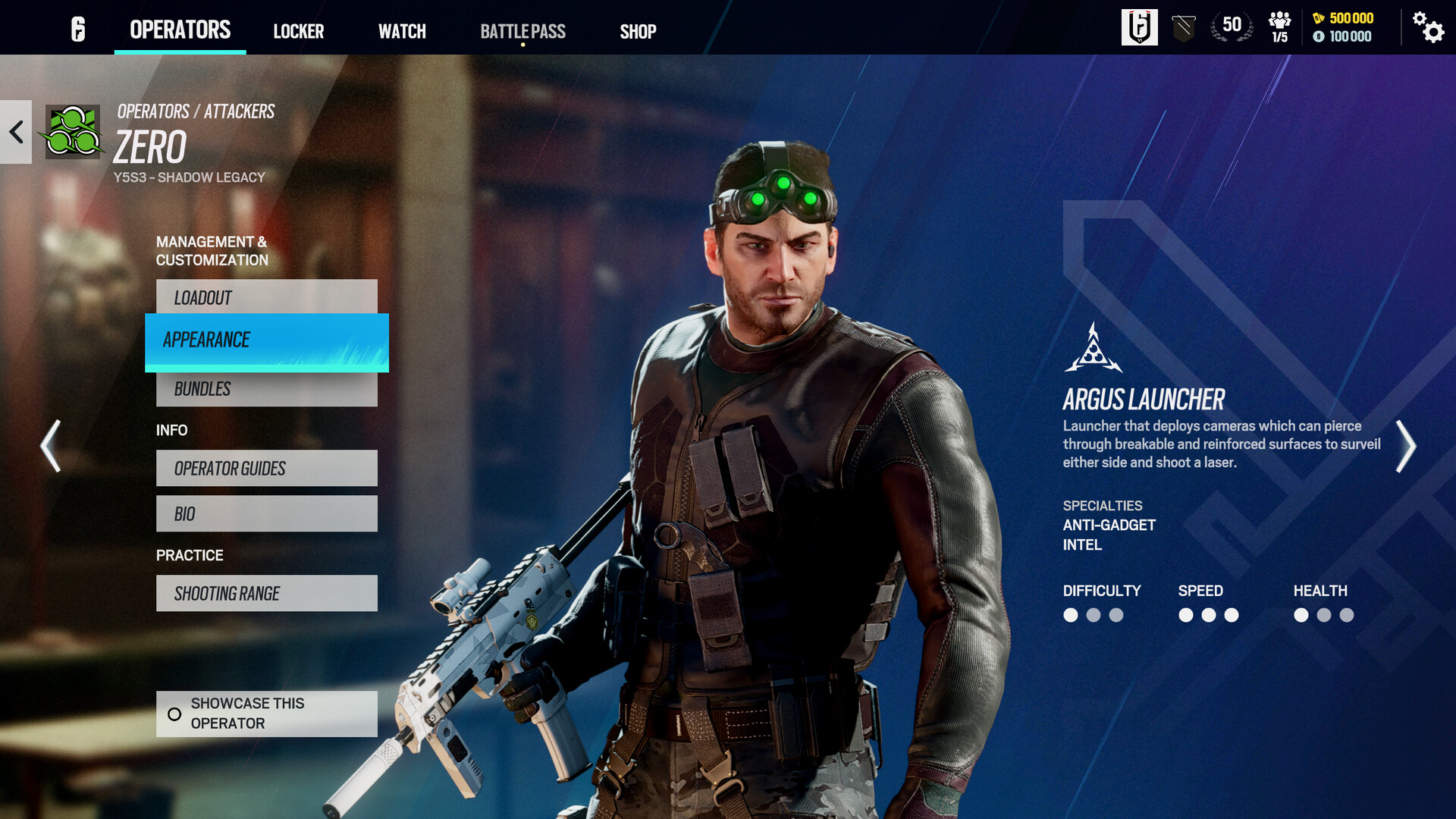Image resolution: width=1456 pixels, height=819 pixels.
Task: Open the player profile card icon
Action: (1141, 28)
